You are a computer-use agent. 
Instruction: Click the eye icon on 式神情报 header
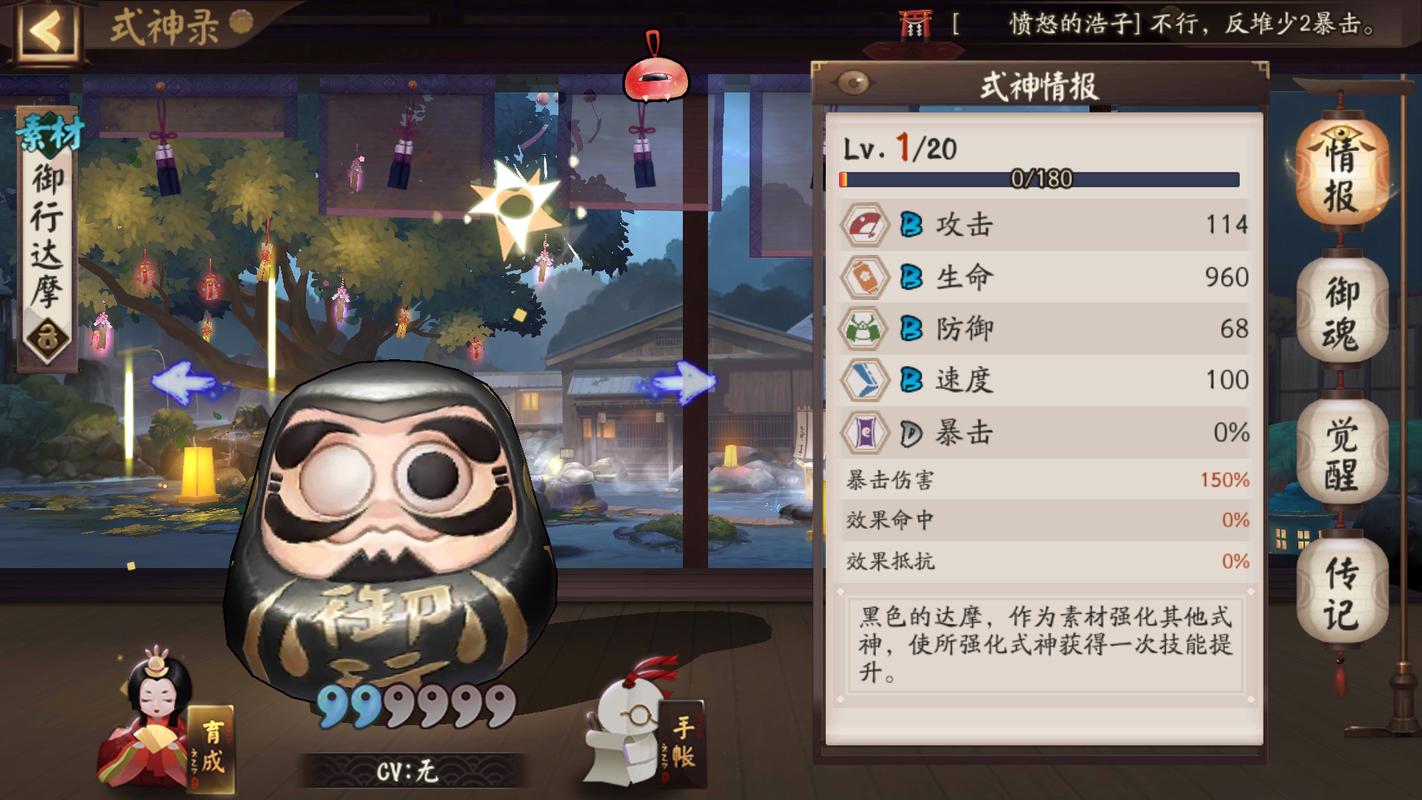point(853,83)
